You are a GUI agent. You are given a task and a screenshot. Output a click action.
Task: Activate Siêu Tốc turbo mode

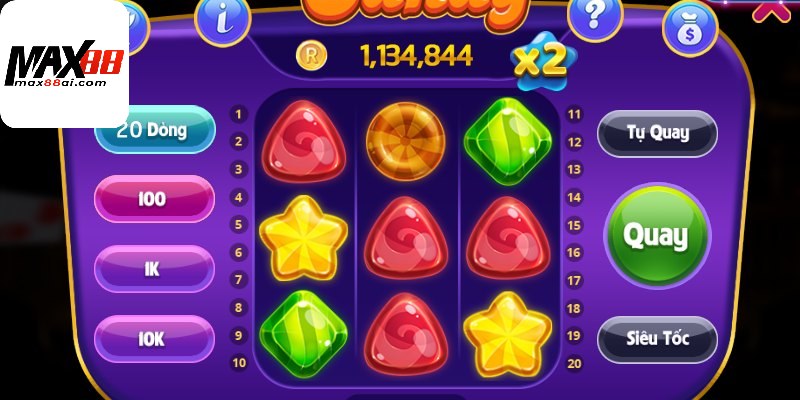pyautogui.click(x=657, y=339)
